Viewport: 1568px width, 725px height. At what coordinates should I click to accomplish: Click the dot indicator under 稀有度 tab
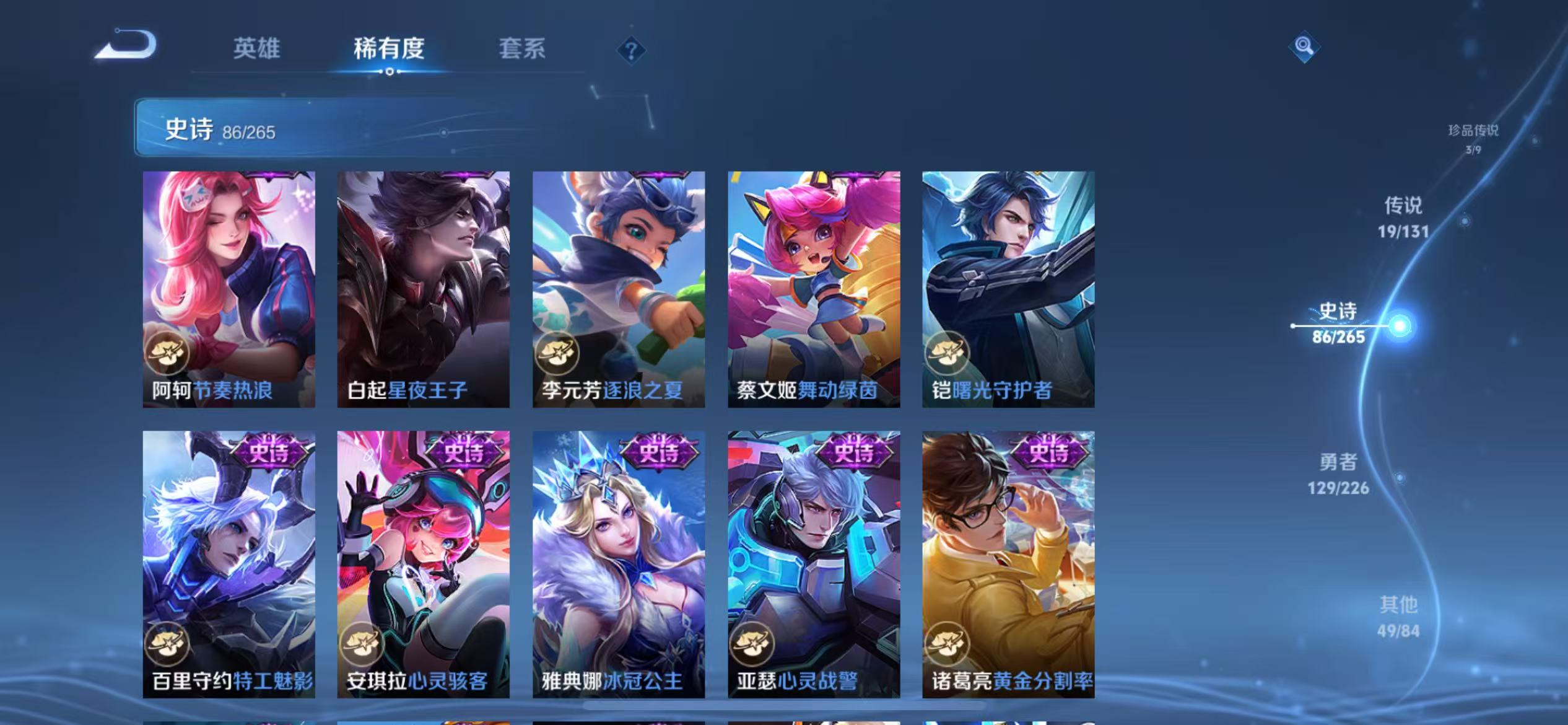(390, 71)
